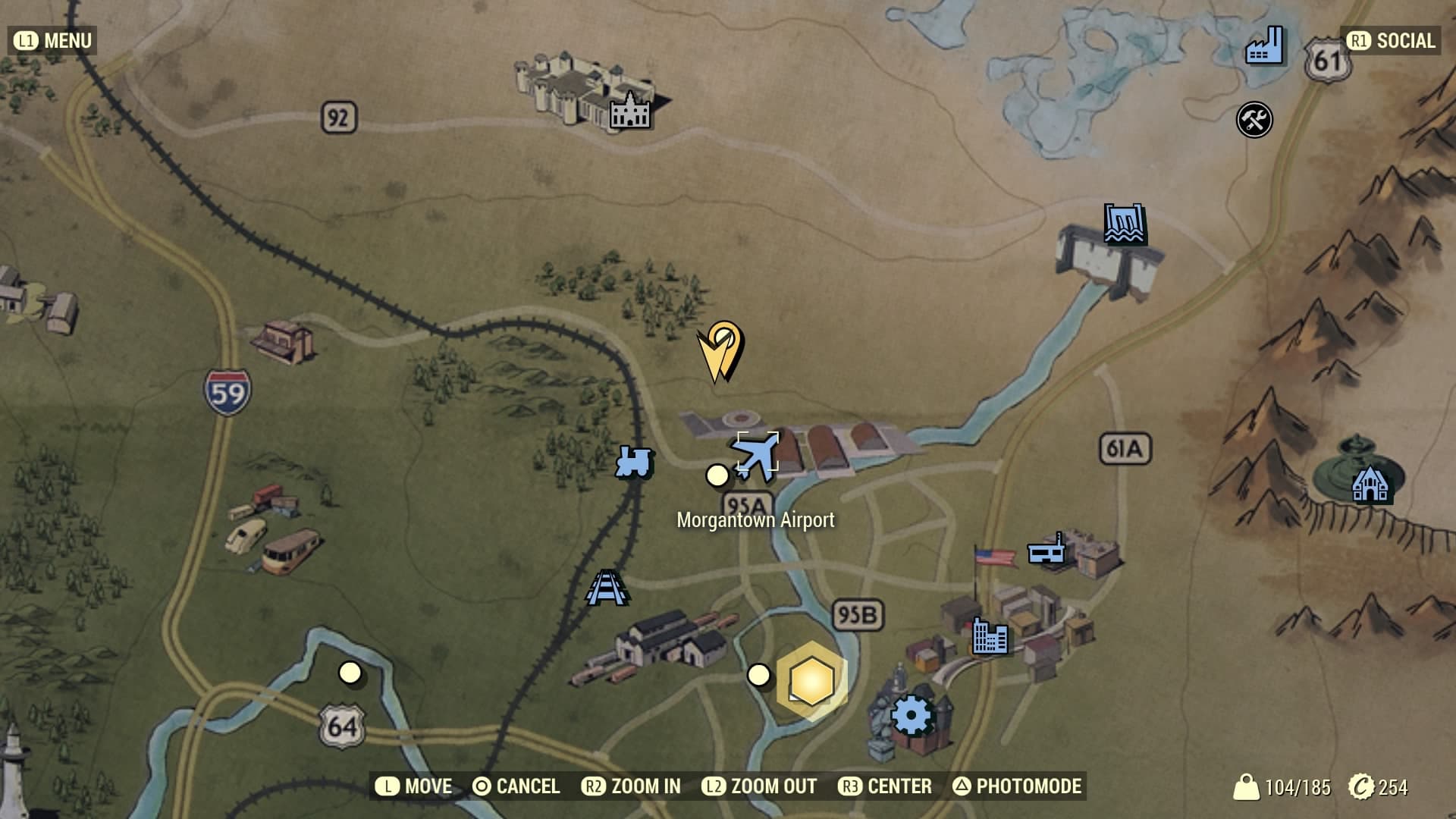Click the yellow player position arrow
Viewport: 1456px width, 819px height.
point(720,351)
